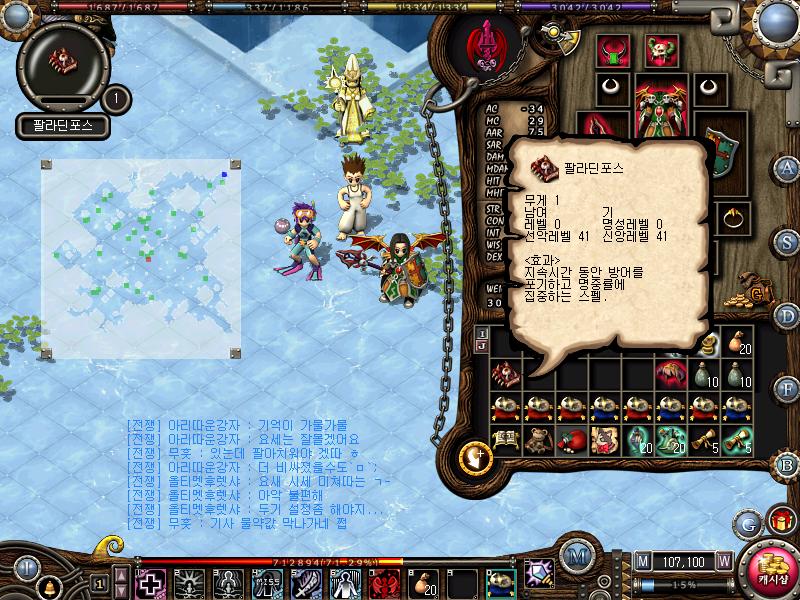Click the round D side button

(787, 316)
